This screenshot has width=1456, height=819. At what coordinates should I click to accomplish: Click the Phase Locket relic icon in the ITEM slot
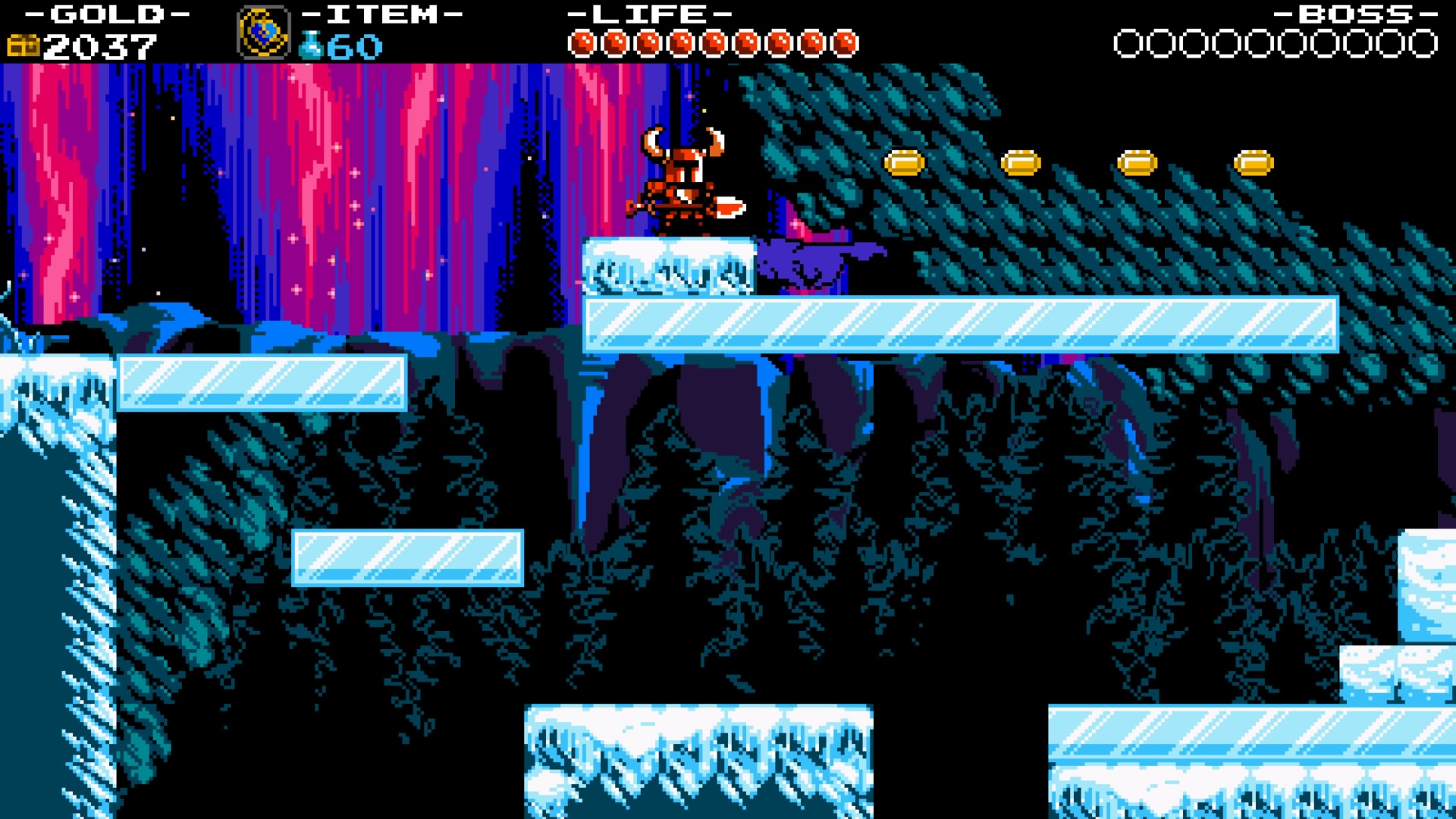[x=264, y=32]
